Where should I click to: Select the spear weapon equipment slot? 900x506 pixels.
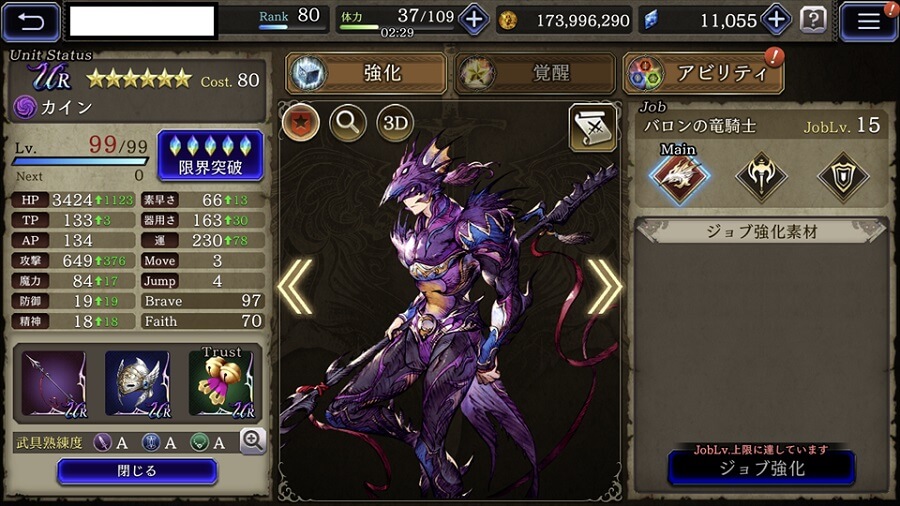[53, 383]
